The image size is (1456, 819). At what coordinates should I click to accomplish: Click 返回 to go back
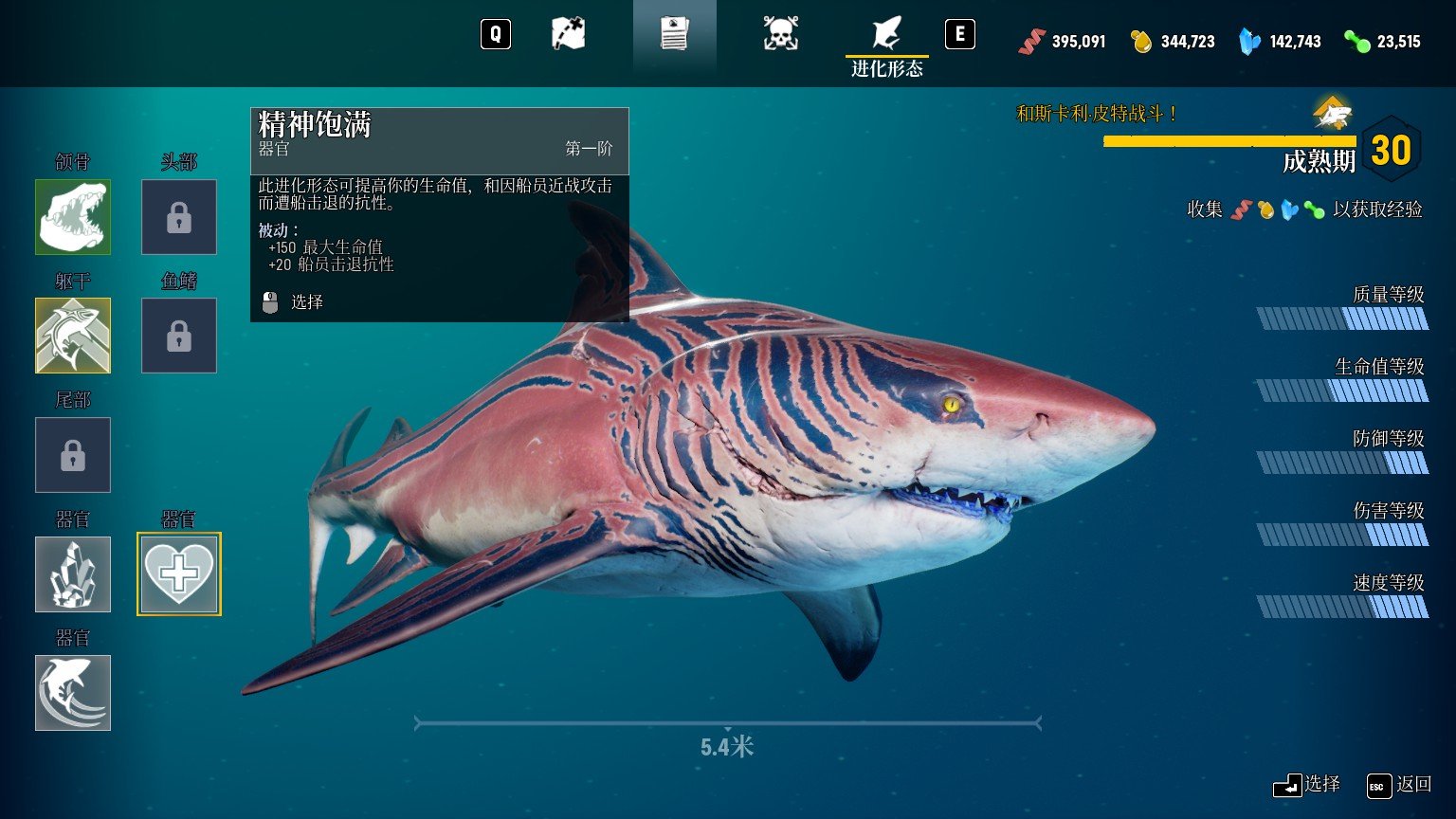(1399, 785)
